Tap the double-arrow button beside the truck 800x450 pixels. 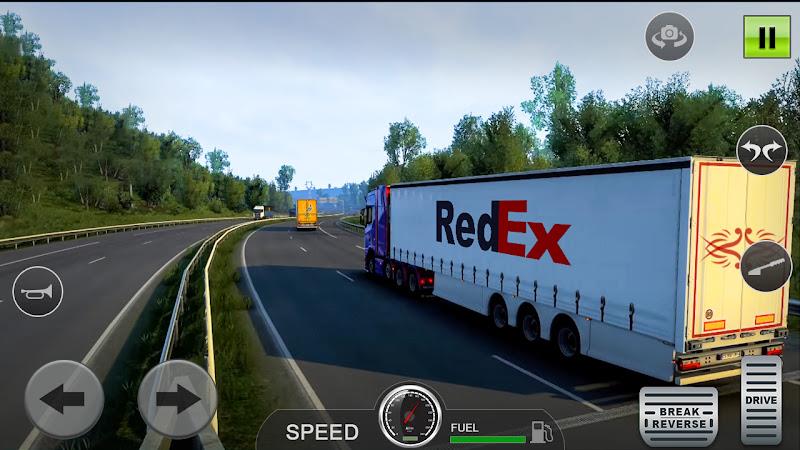762,152
